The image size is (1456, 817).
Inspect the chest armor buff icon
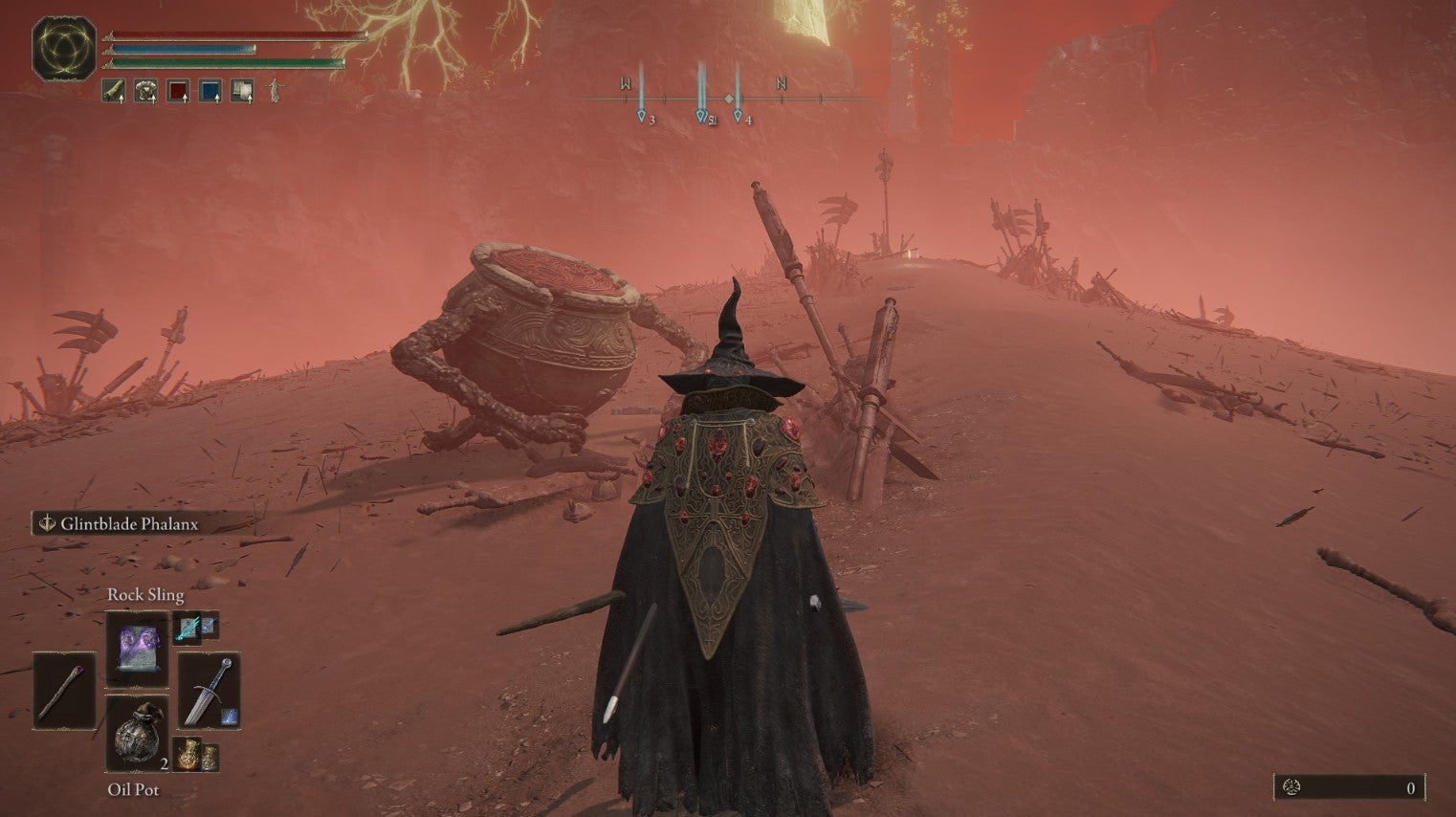coord(145,91)
